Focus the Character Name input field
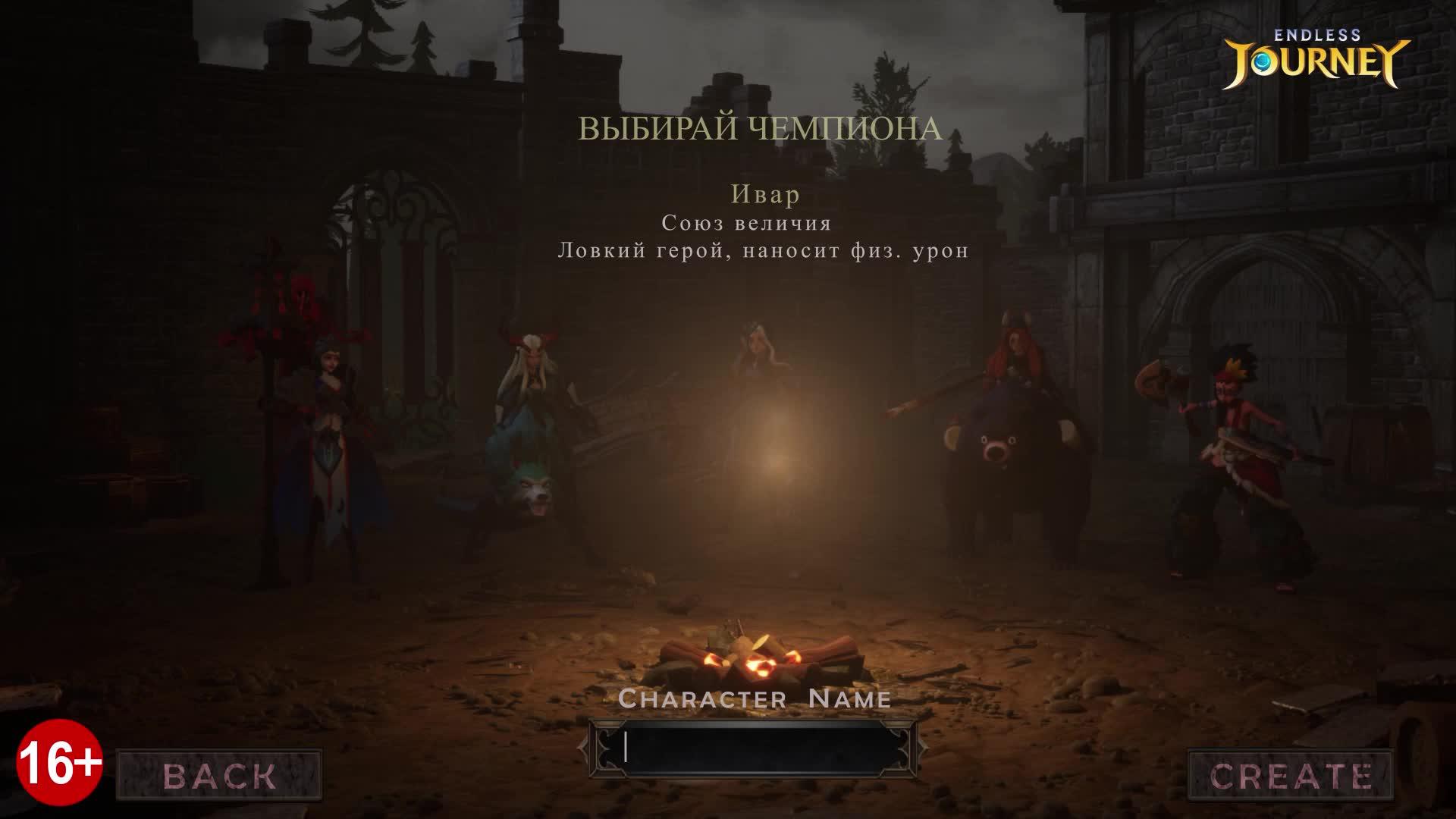Image resolution: width=1456 pixels, height=819 pixels. 753,748
